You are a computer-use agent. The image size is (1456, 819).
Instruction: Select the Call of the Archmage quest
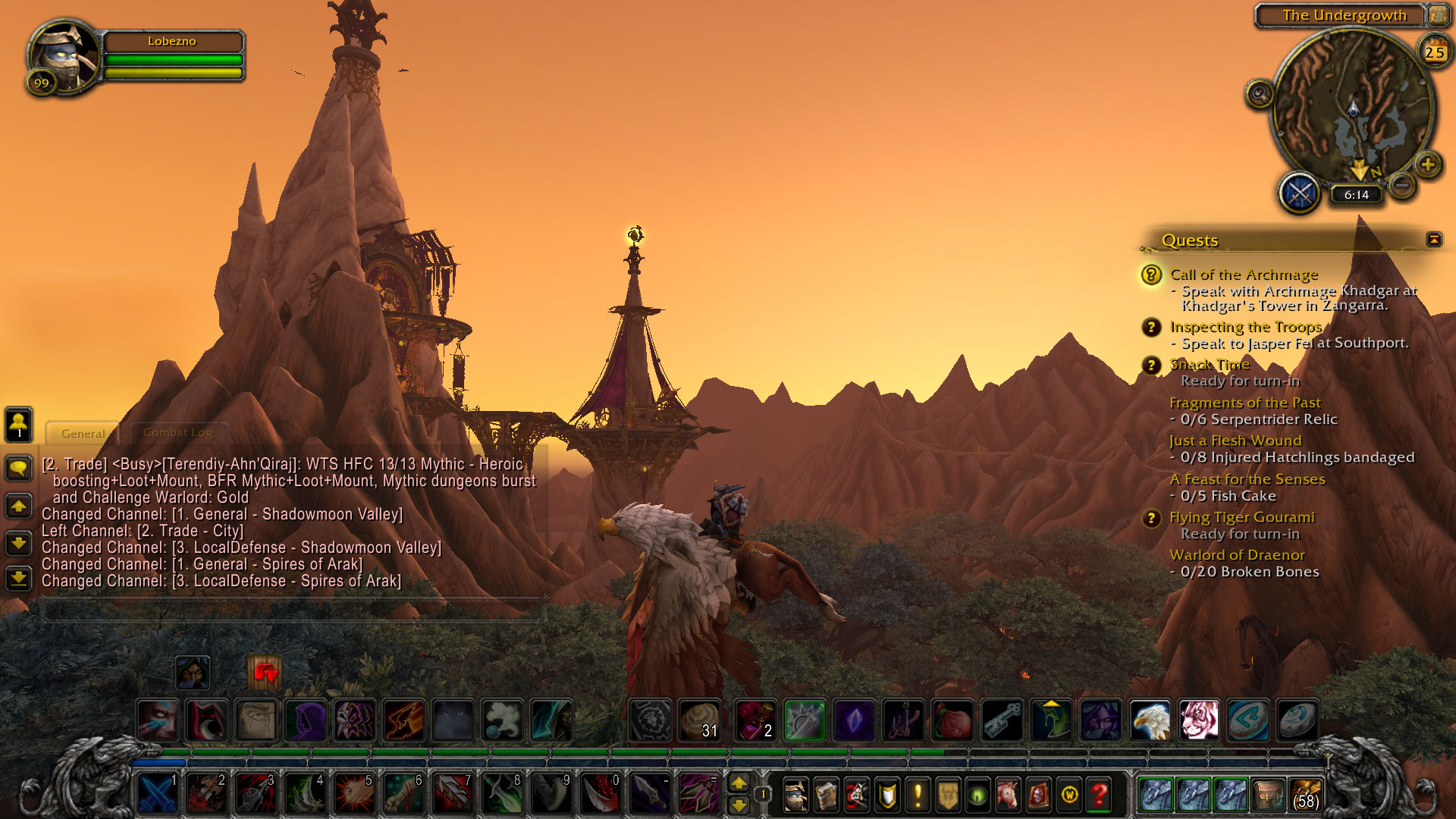[1244, 275]
